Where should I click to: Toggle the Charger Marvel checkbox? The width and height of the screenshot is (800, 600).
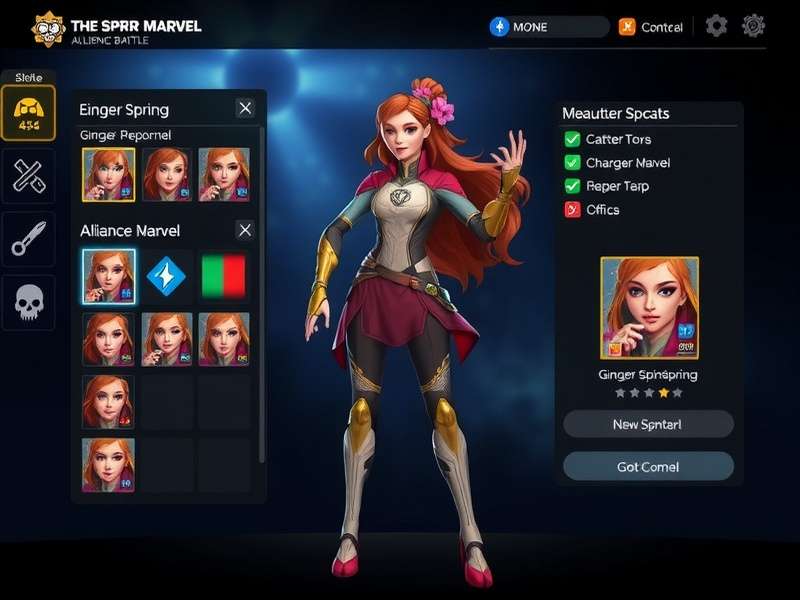[572, 162]
